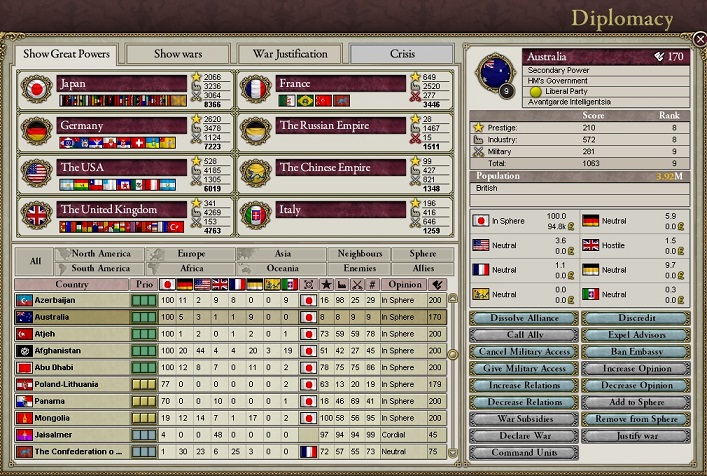Image resolution: width=707 pixels, height=476 pixels.
Task: Ban Embassy of the selected nation
Action: 635,352
